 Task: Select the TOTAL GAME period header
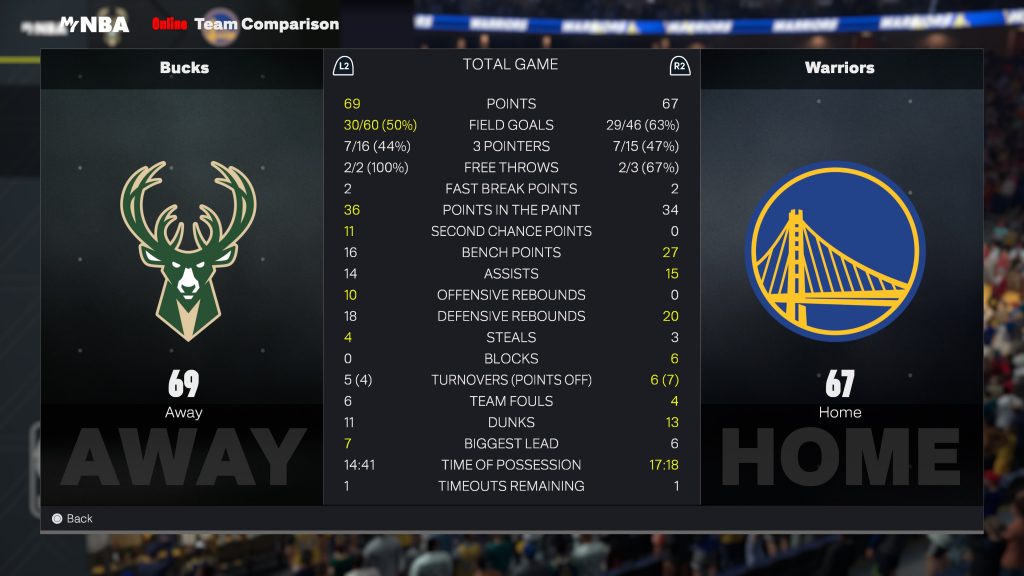pyautogui.click(x=510, y=65)
